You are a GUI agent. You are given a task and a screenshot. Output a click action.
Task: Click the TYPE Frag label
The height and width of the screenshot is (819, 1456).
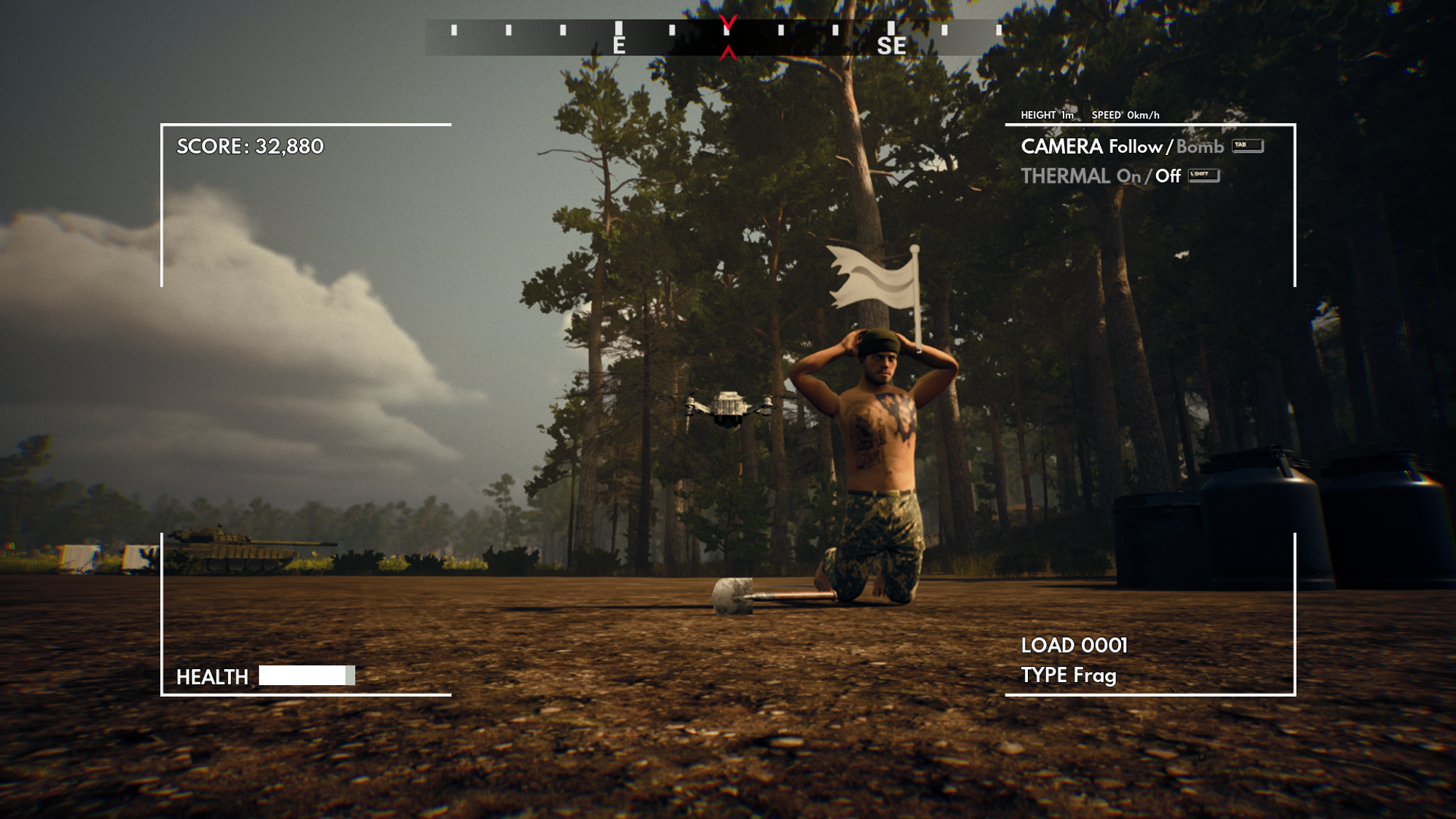tap(1069, 676)
